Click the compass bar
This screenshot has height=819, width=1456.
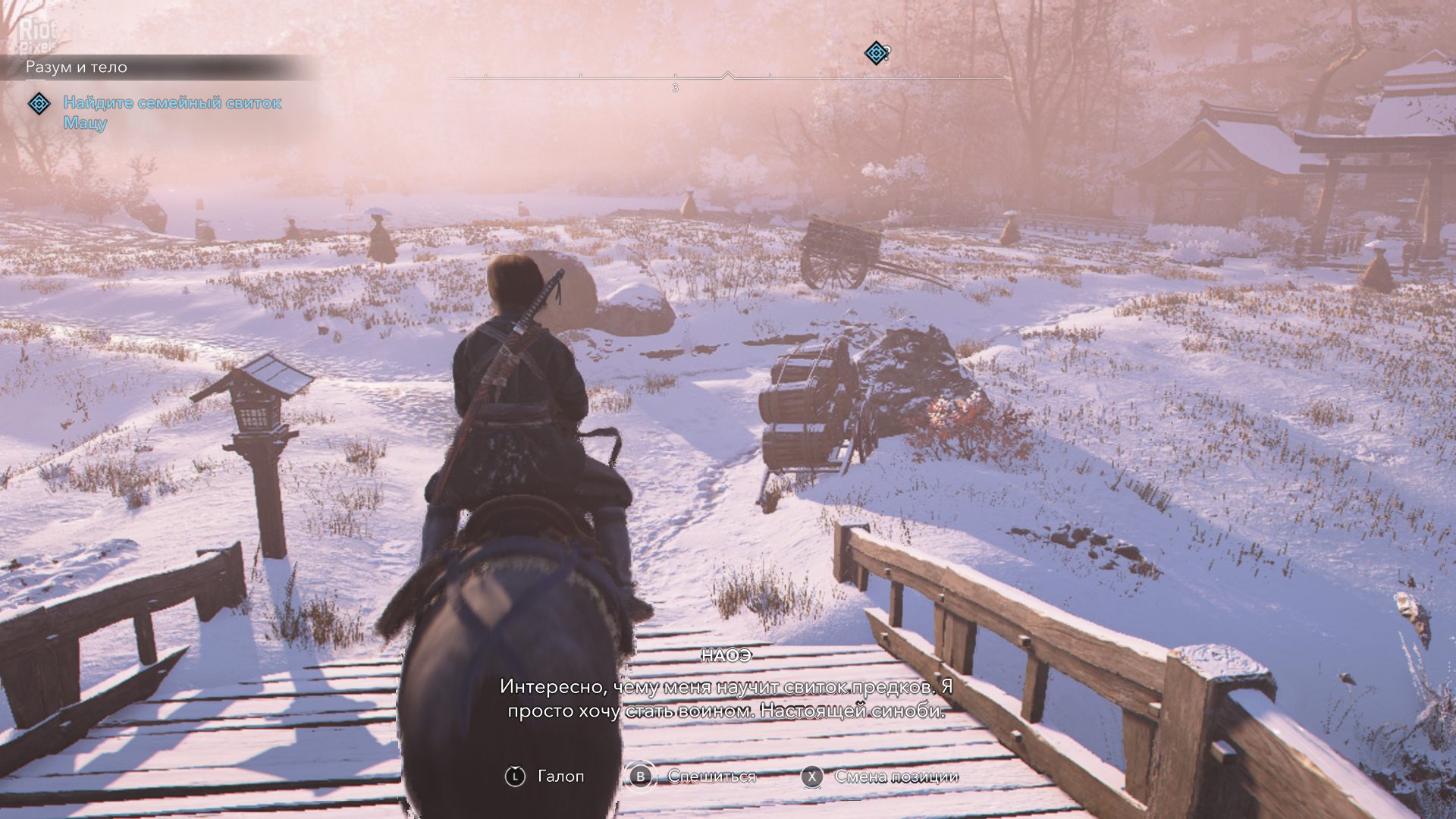pos(726,77)
